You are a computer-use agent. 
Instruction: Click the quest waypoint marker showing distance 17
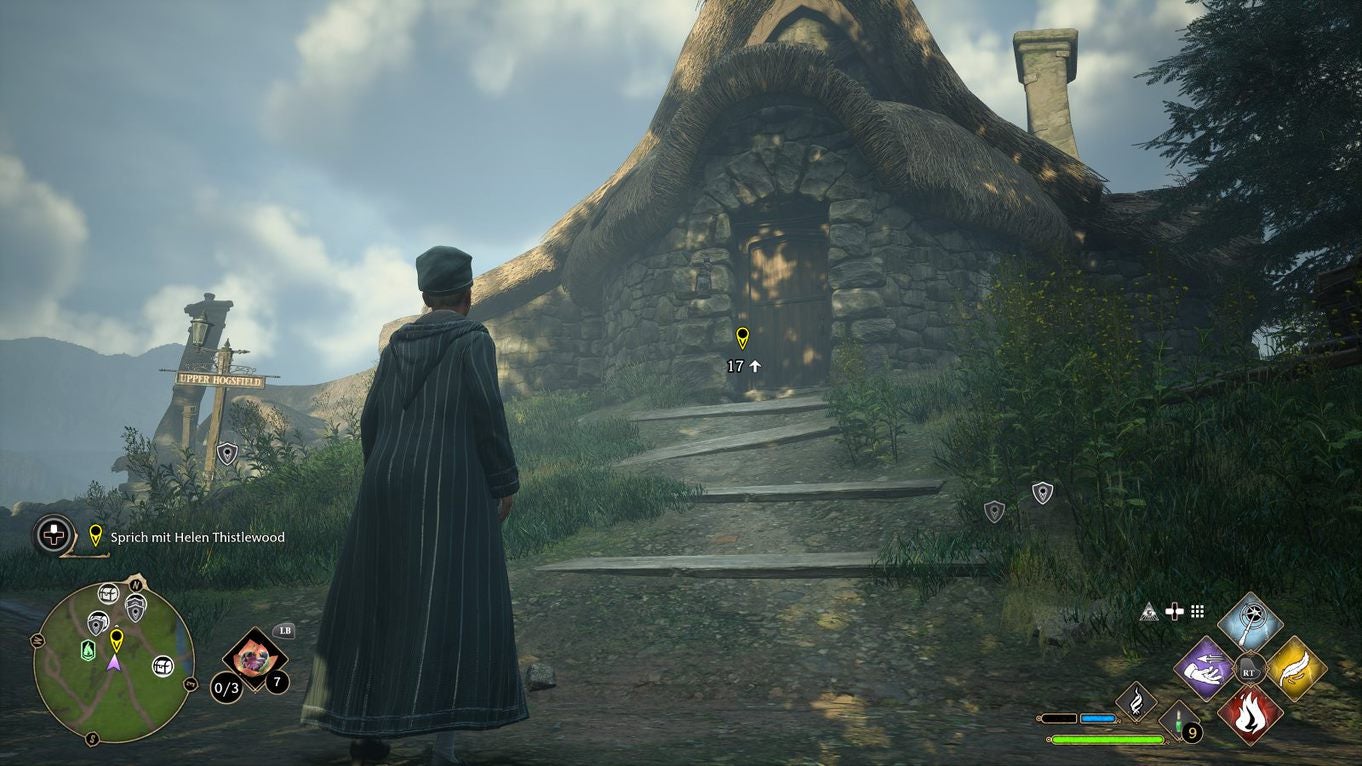pyautogui.click(x=742, y=338)
